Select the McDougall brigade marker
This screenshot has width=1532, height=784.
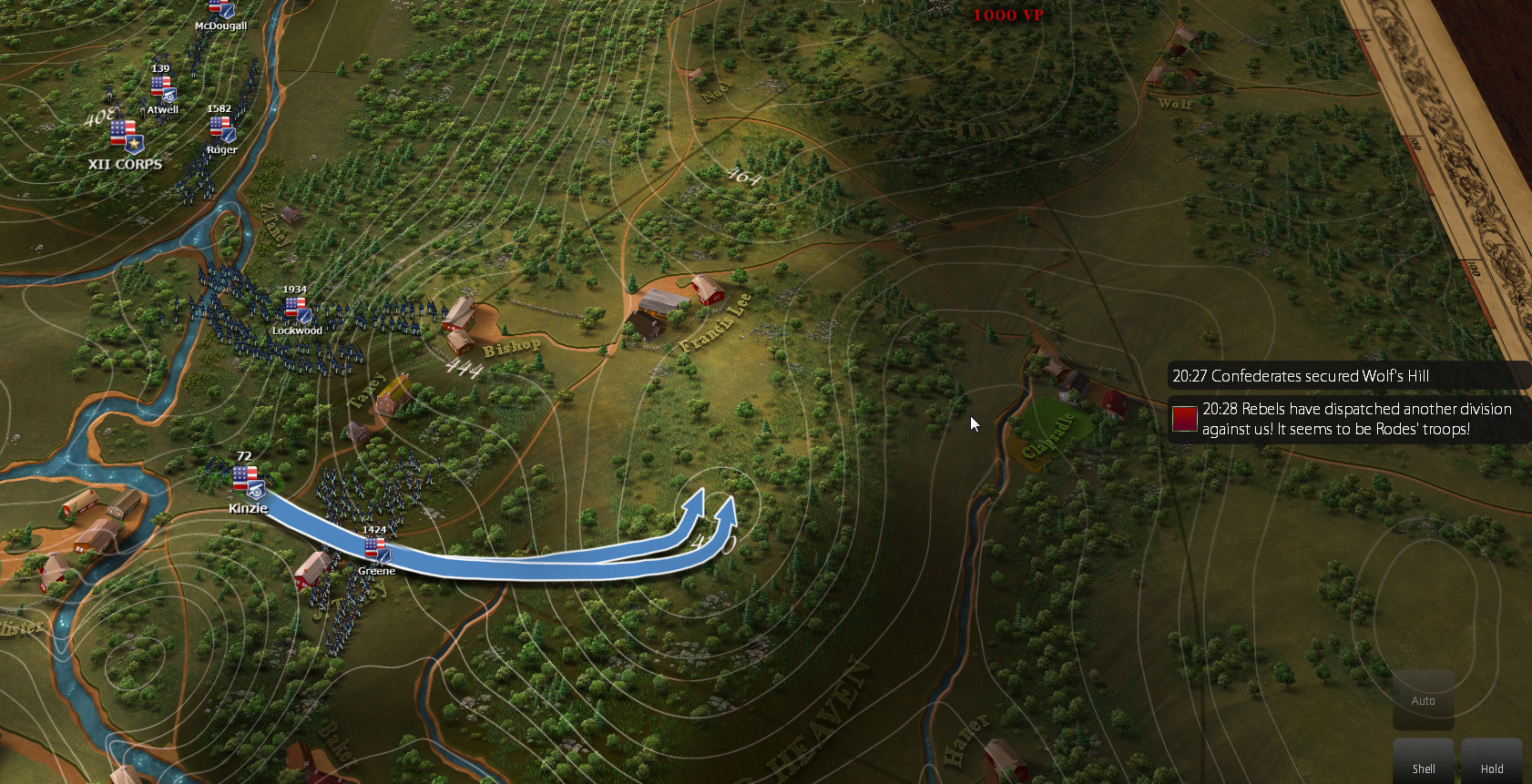click(x=221, y=10)
